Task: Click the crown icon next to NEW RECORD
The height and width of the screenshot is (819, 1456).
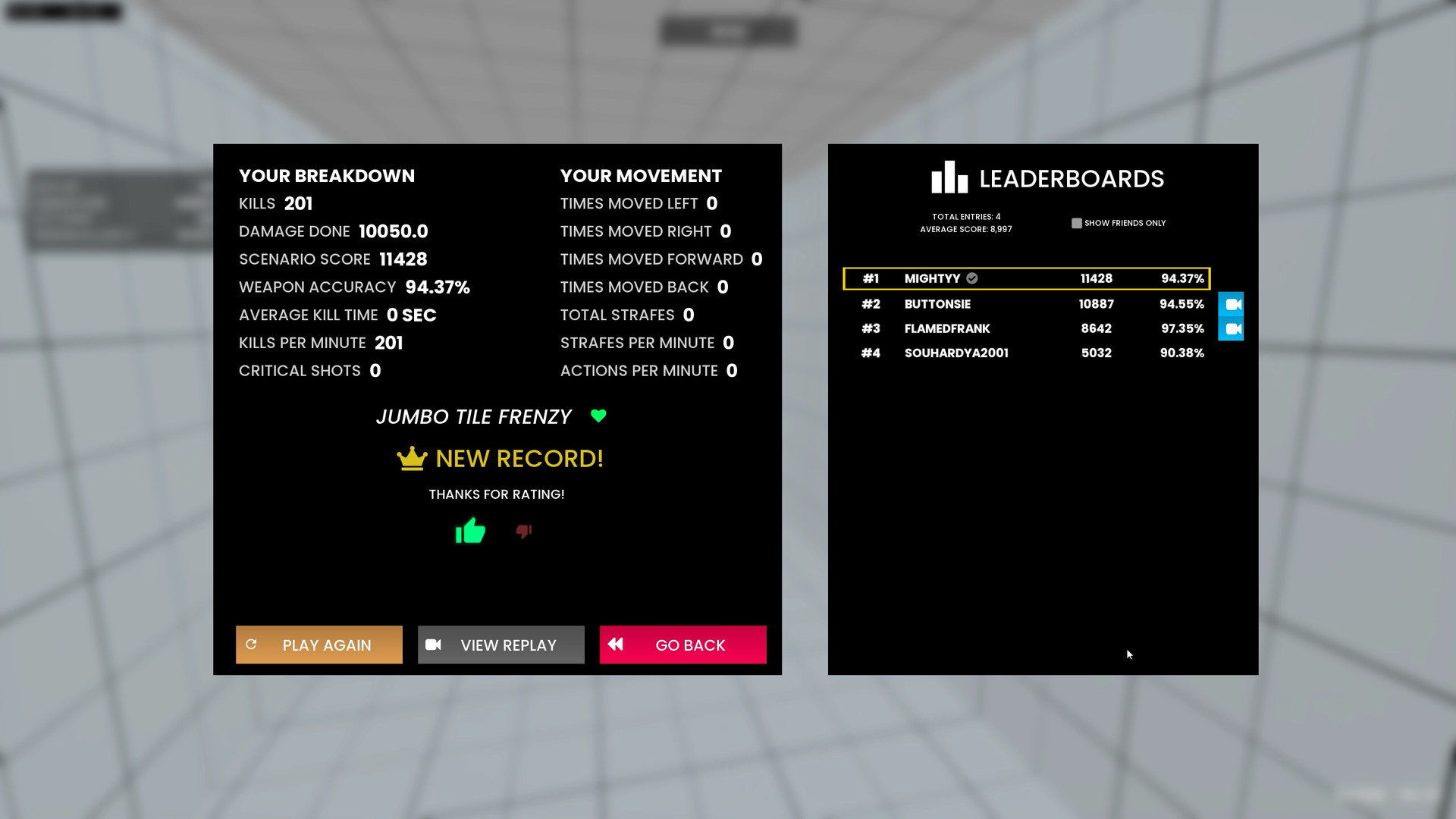Action: click(x=410, y=458)
